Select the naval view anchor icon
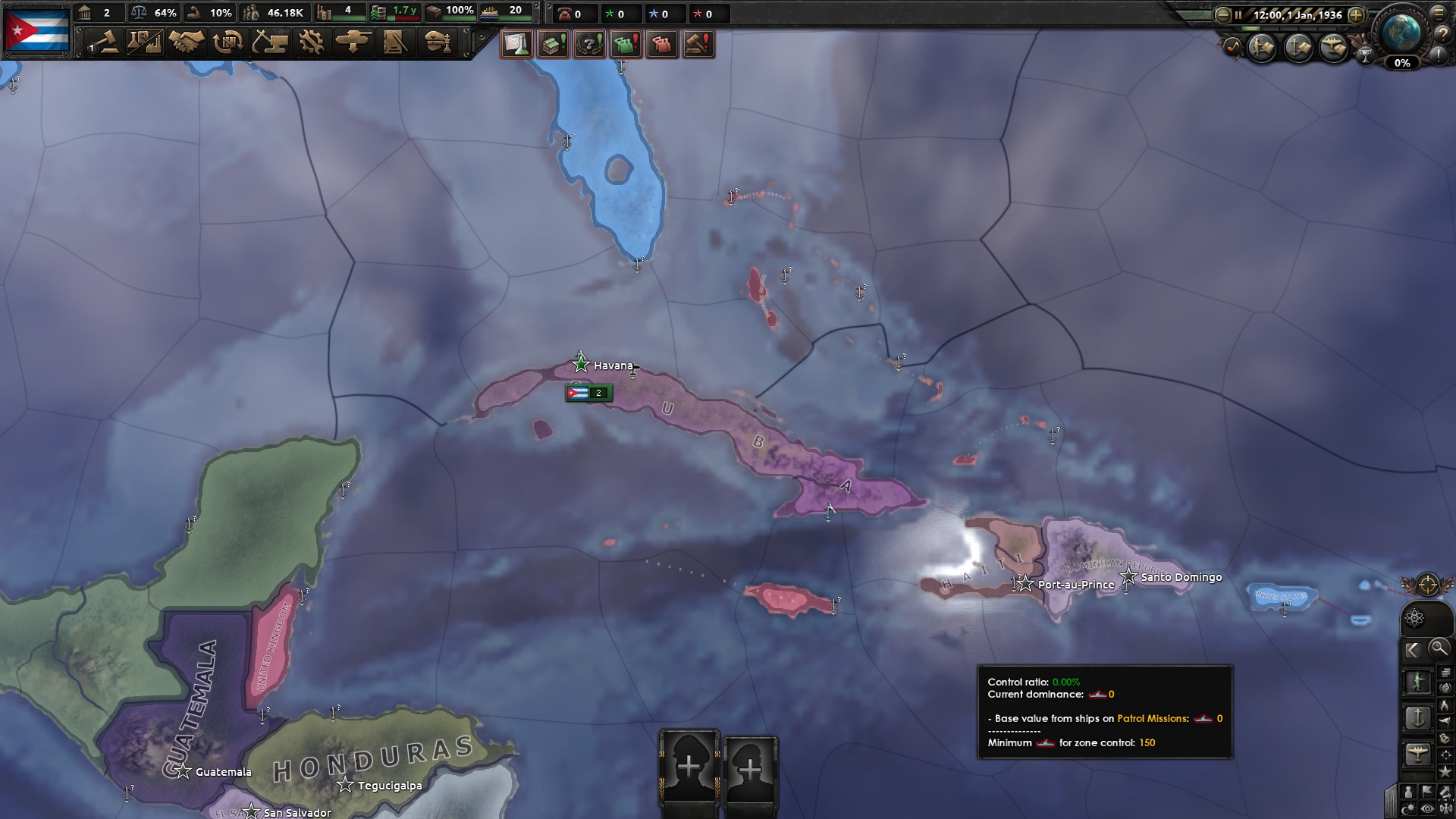 [1417, 718]
